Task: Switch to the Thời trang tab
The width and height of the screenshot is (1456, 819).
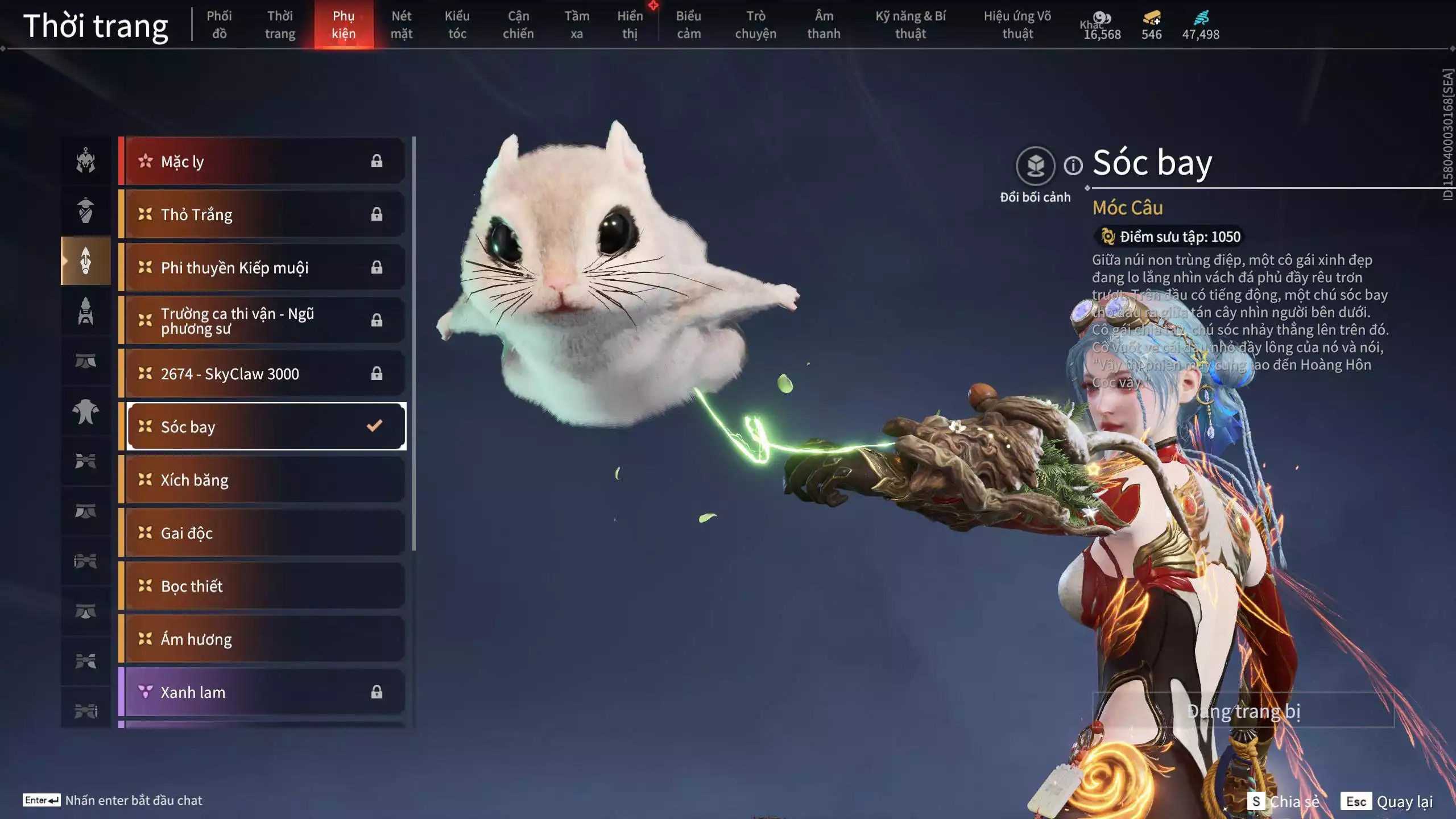Action: [279, 24]
